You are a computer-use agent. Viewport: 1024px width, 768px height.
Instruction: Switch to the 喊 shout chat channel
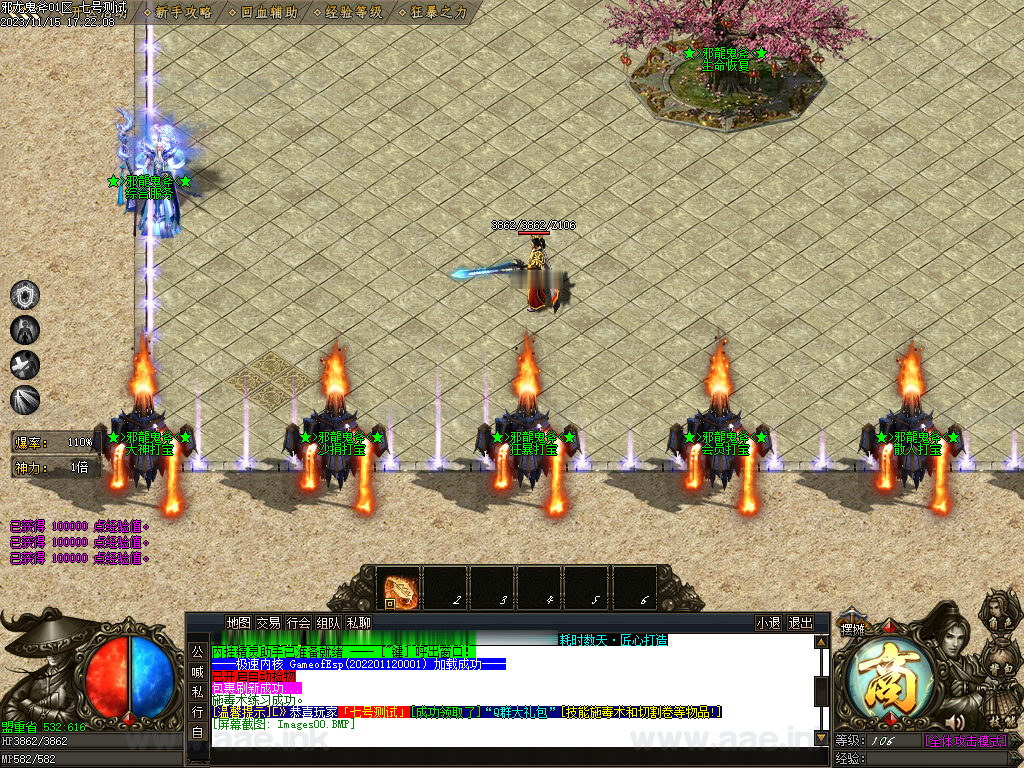pyautogui.click(x=198, y=671)
